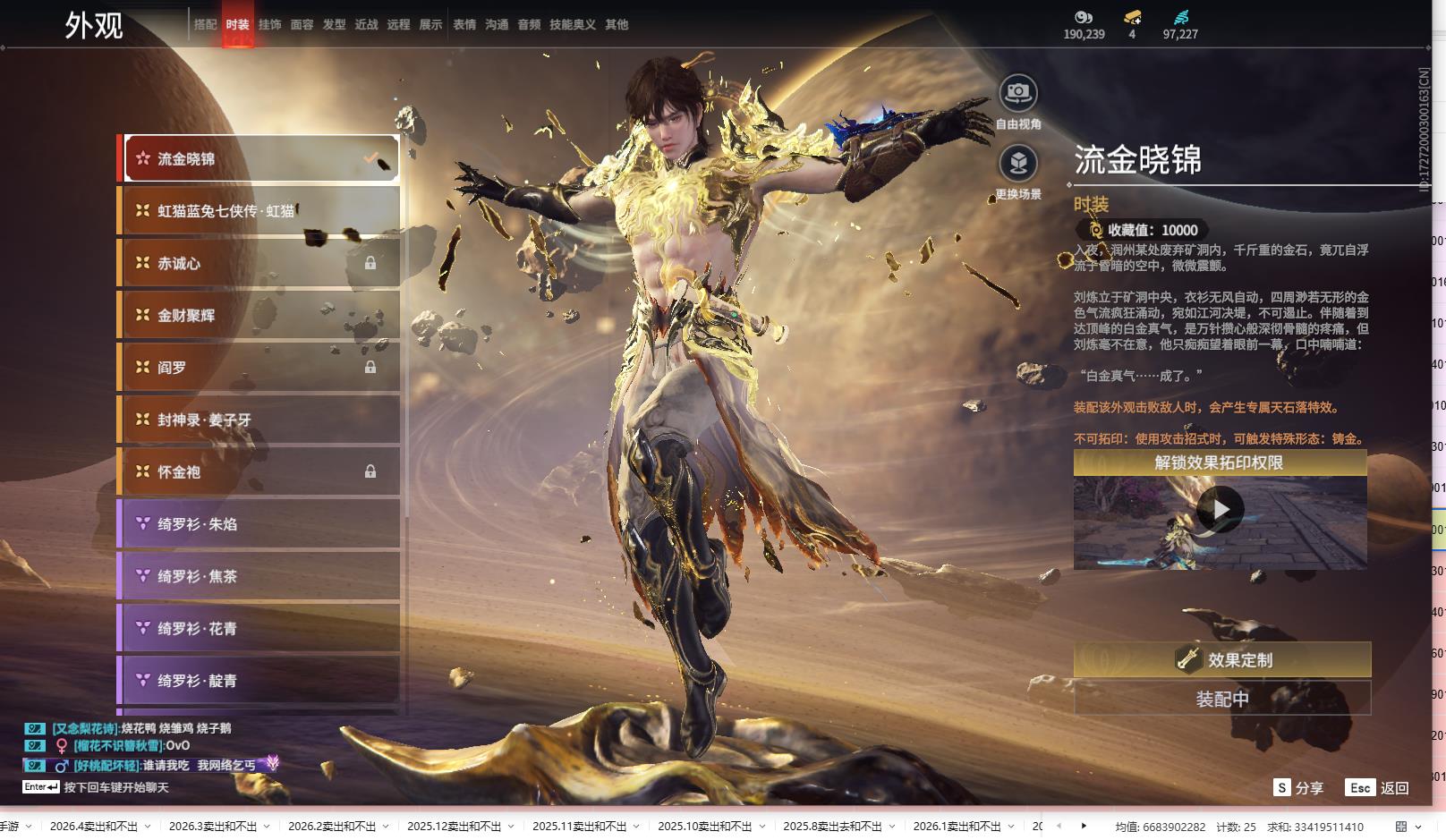
Task: Open the 效果定制 customization button
Action: coord(1221,660)
